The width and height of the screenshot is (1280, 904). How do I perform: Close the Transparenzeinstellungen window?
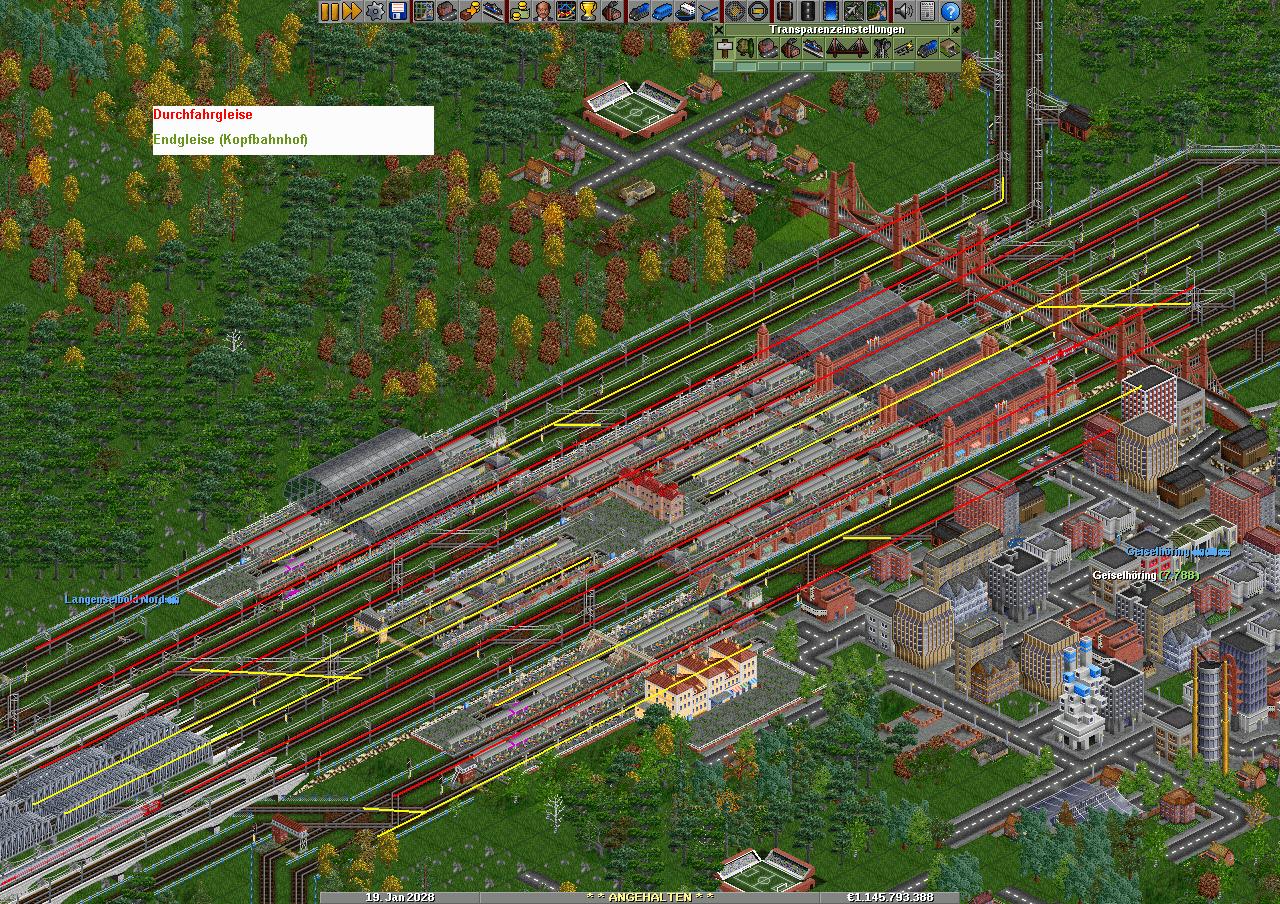[x=719, y=30]
